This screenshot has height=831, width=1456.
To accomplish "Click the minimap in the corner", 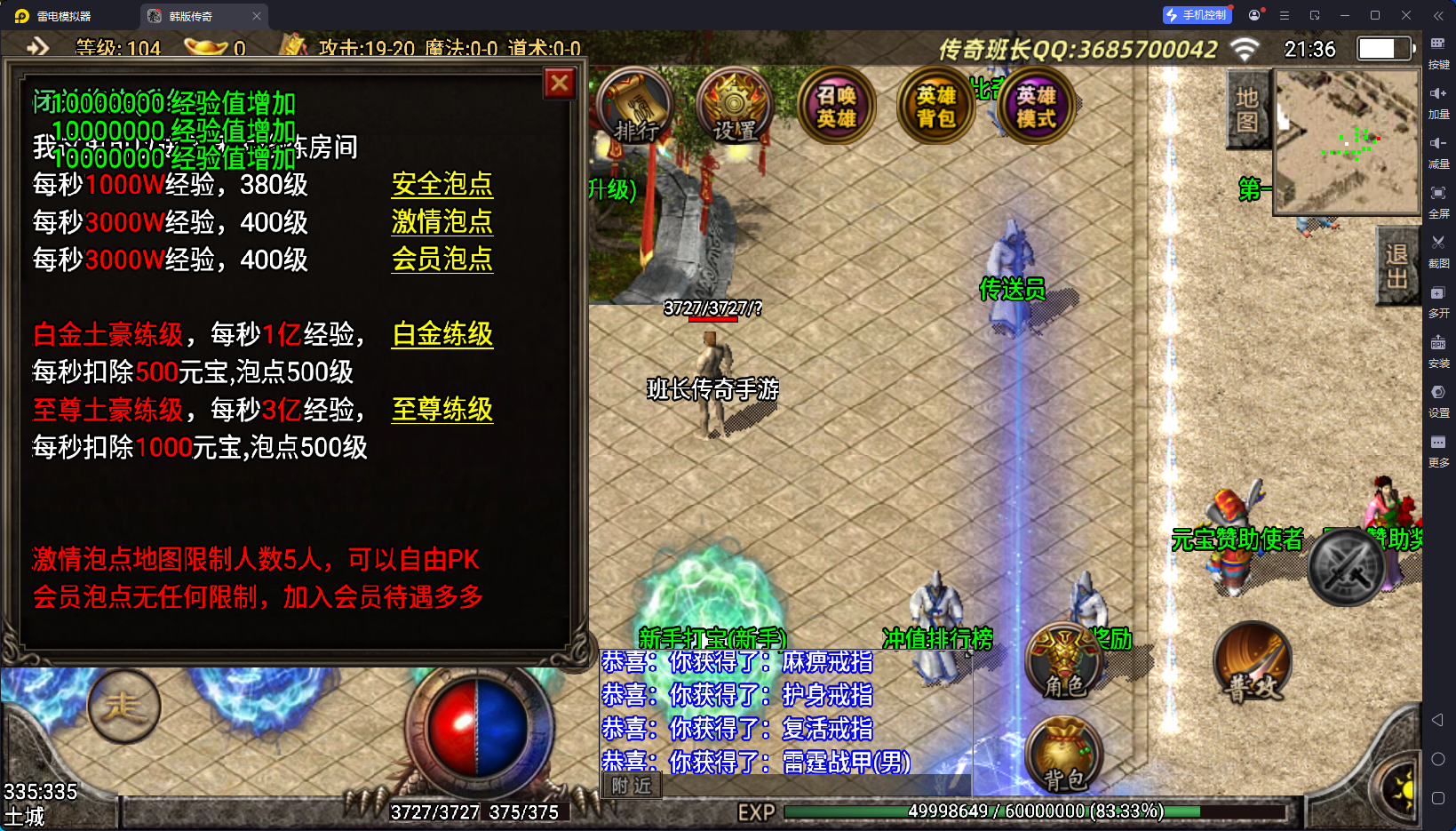I will [x=1346, y=142].
